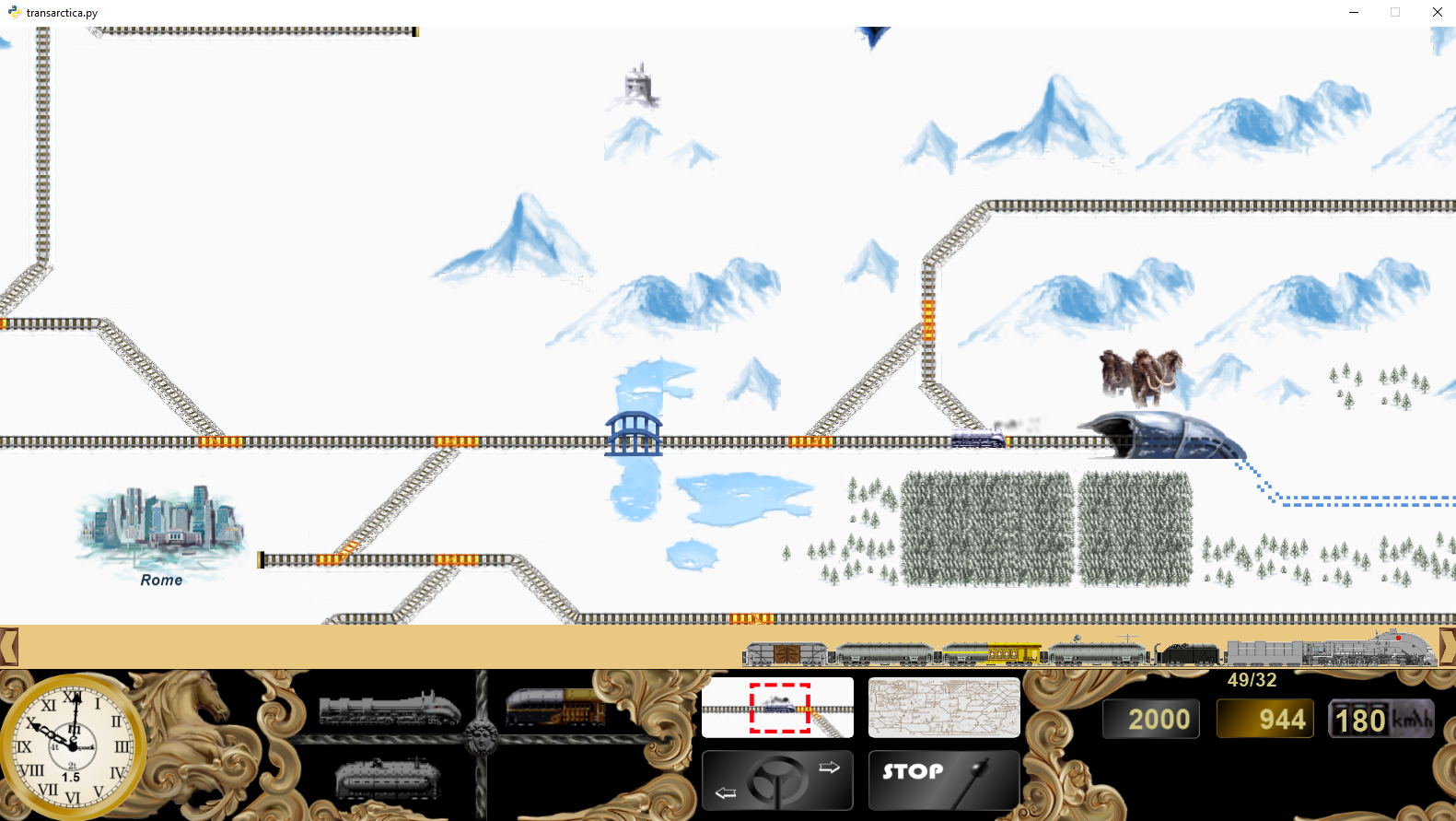Select a boxcar thumbnail in the train strip
1456x821 pixels.
[787, 651]
